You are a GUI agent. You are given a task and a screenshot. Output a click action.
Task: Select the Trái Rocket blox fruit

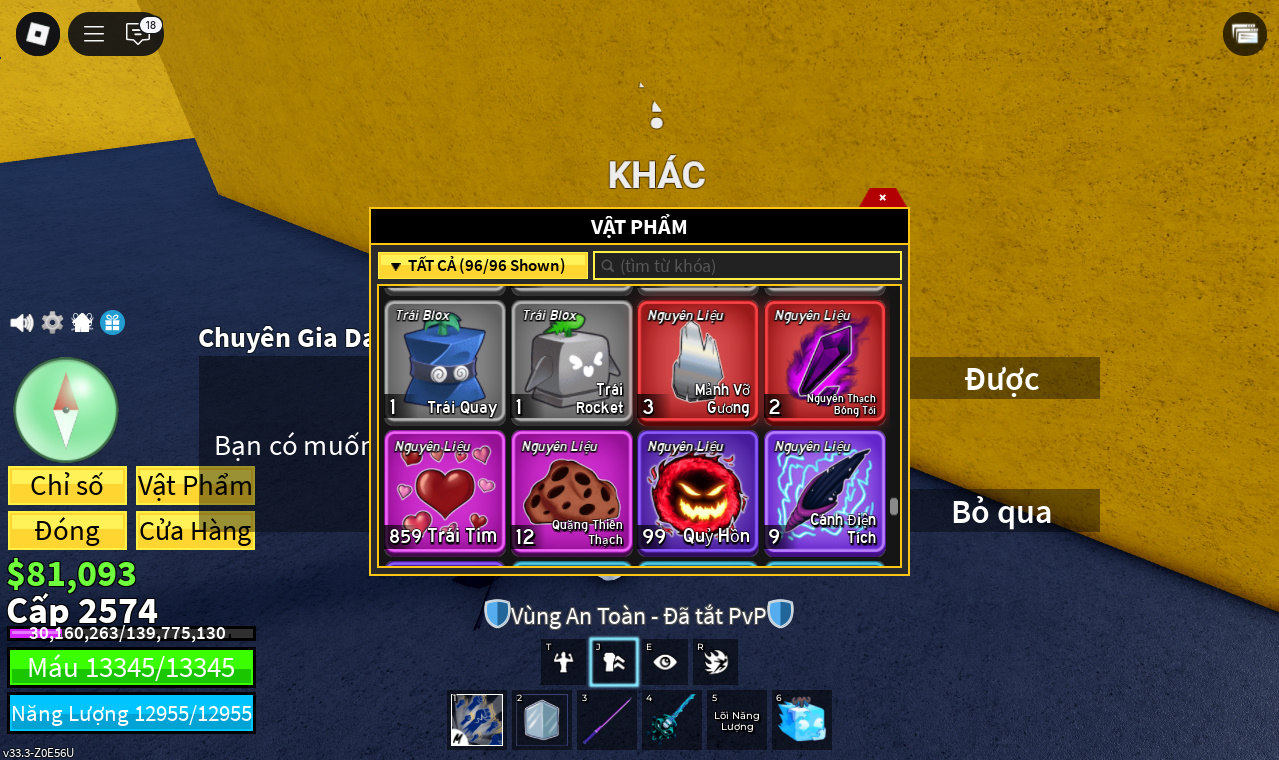point(572,362)
